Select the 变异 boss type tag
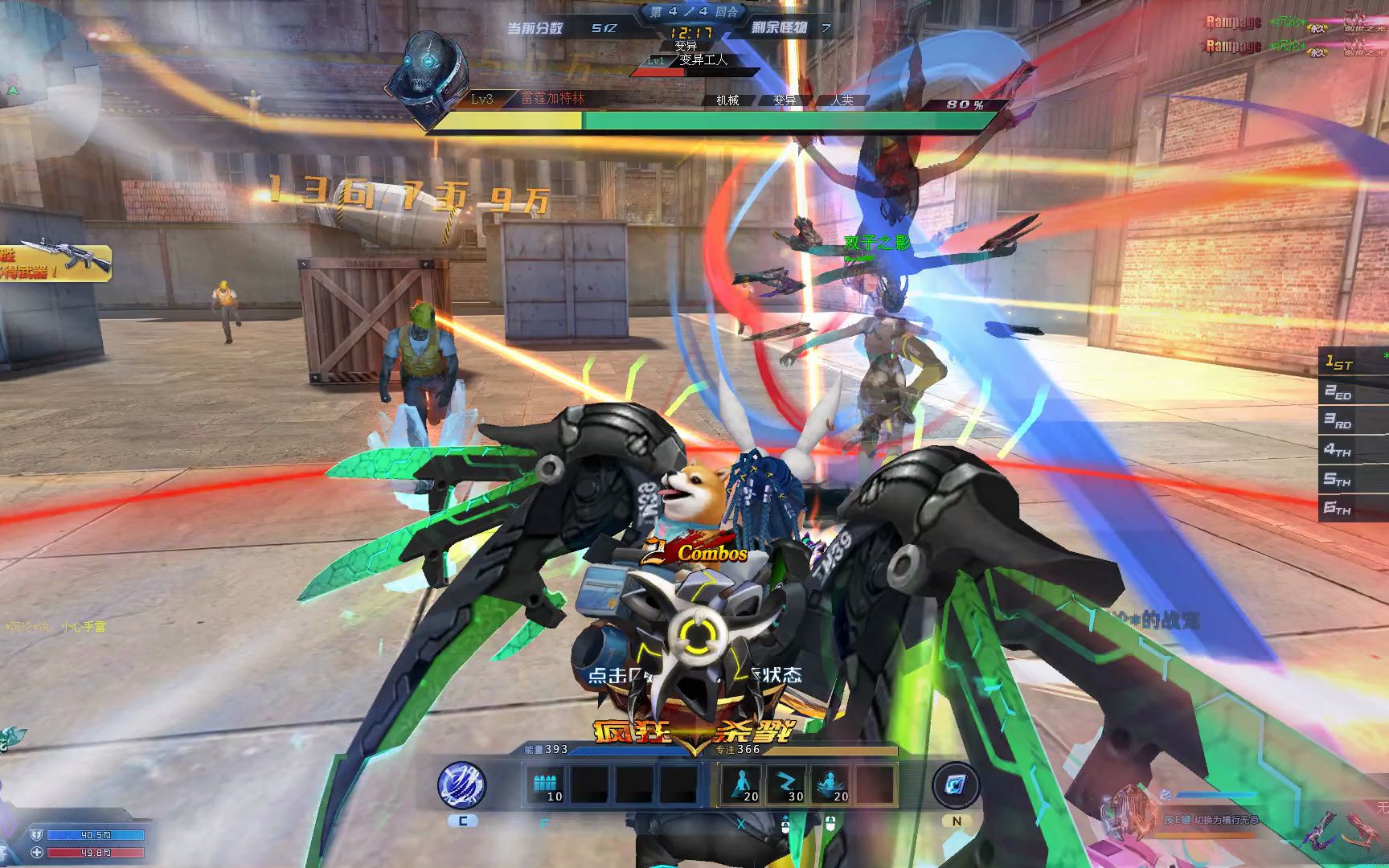The height and width of the screenshot is (868, 1389). tap(785, 100)
